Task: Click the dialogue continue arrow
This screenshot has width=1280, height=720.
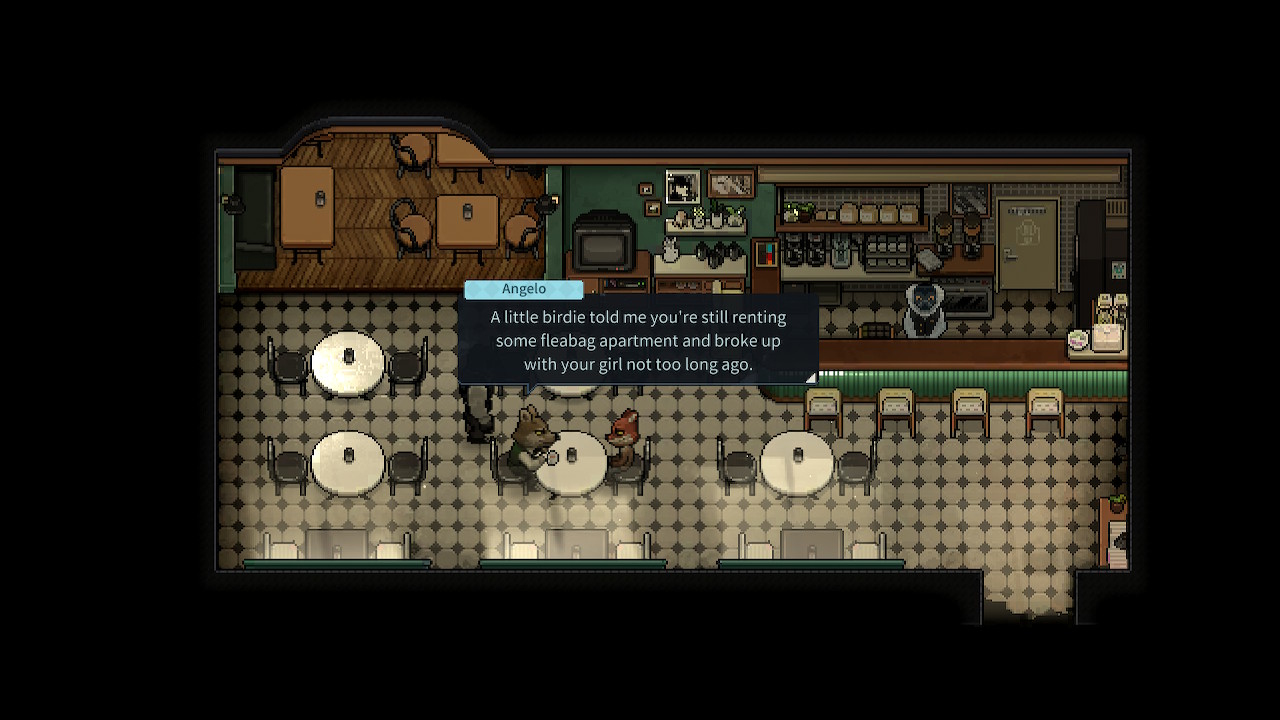Action: pyautogui.click(x=810, y=377)
